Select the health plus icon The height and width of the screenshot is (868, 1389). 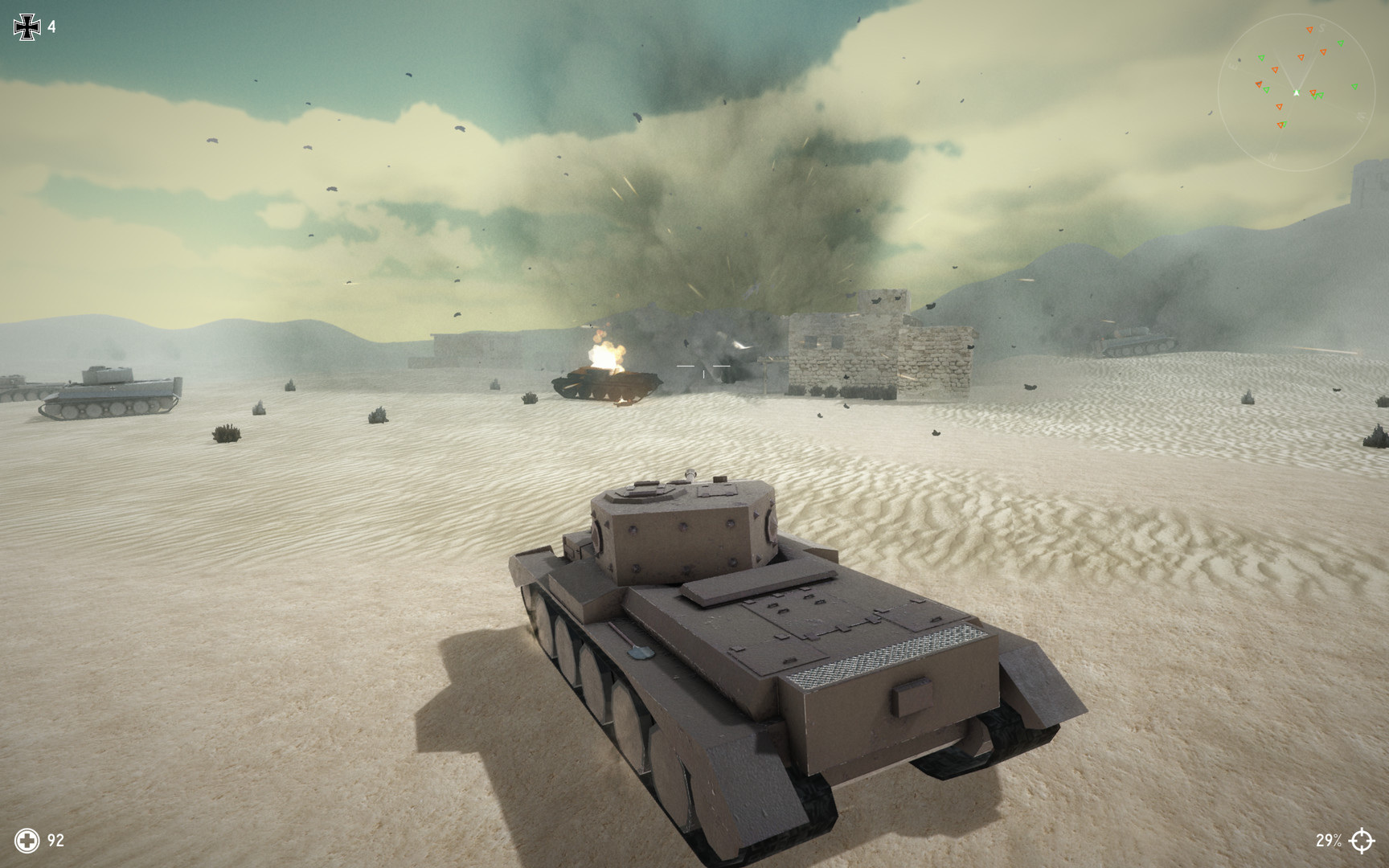[27, 842]
